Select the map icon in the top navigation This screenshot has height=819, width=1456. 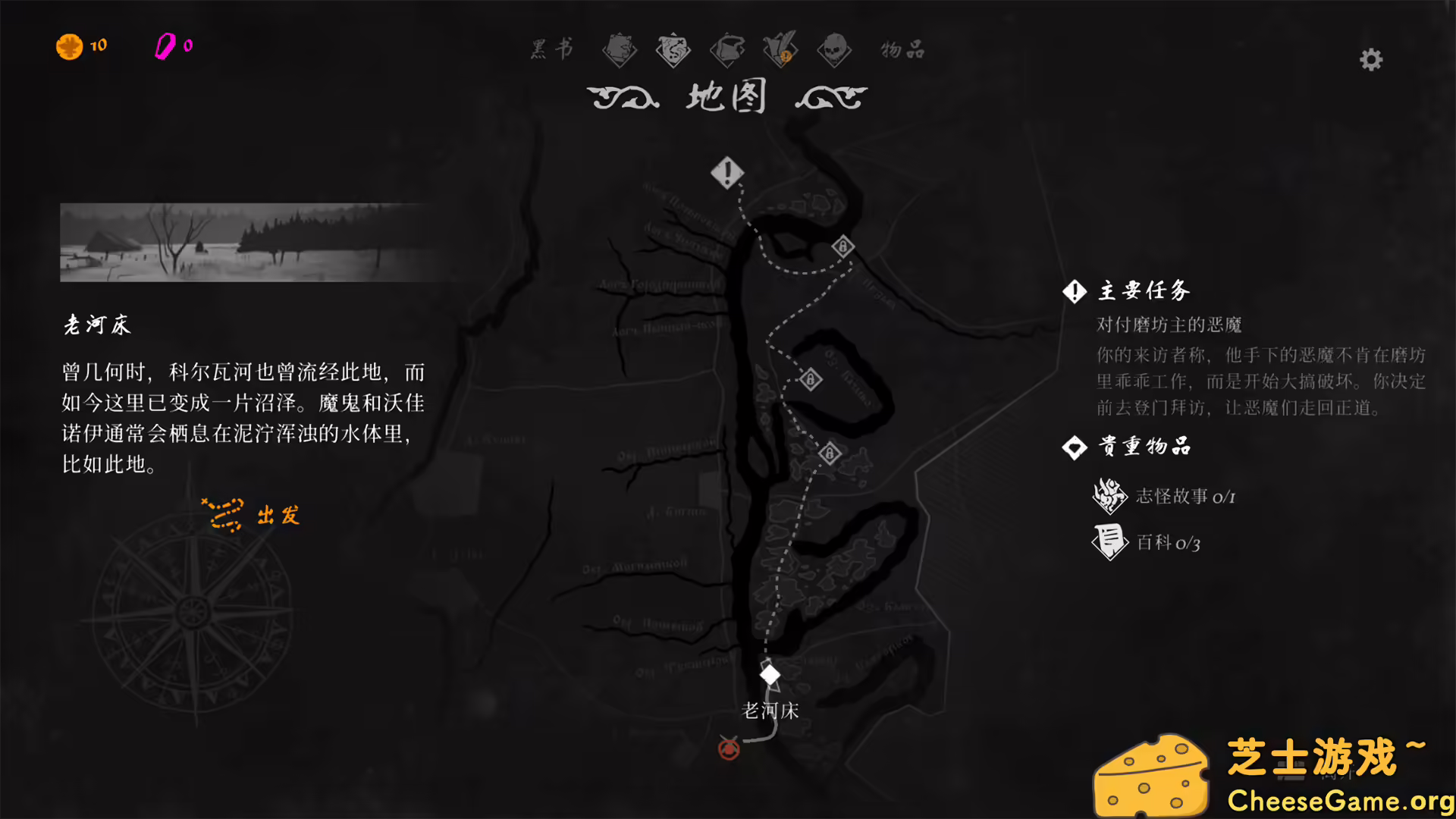coord(673,50)
